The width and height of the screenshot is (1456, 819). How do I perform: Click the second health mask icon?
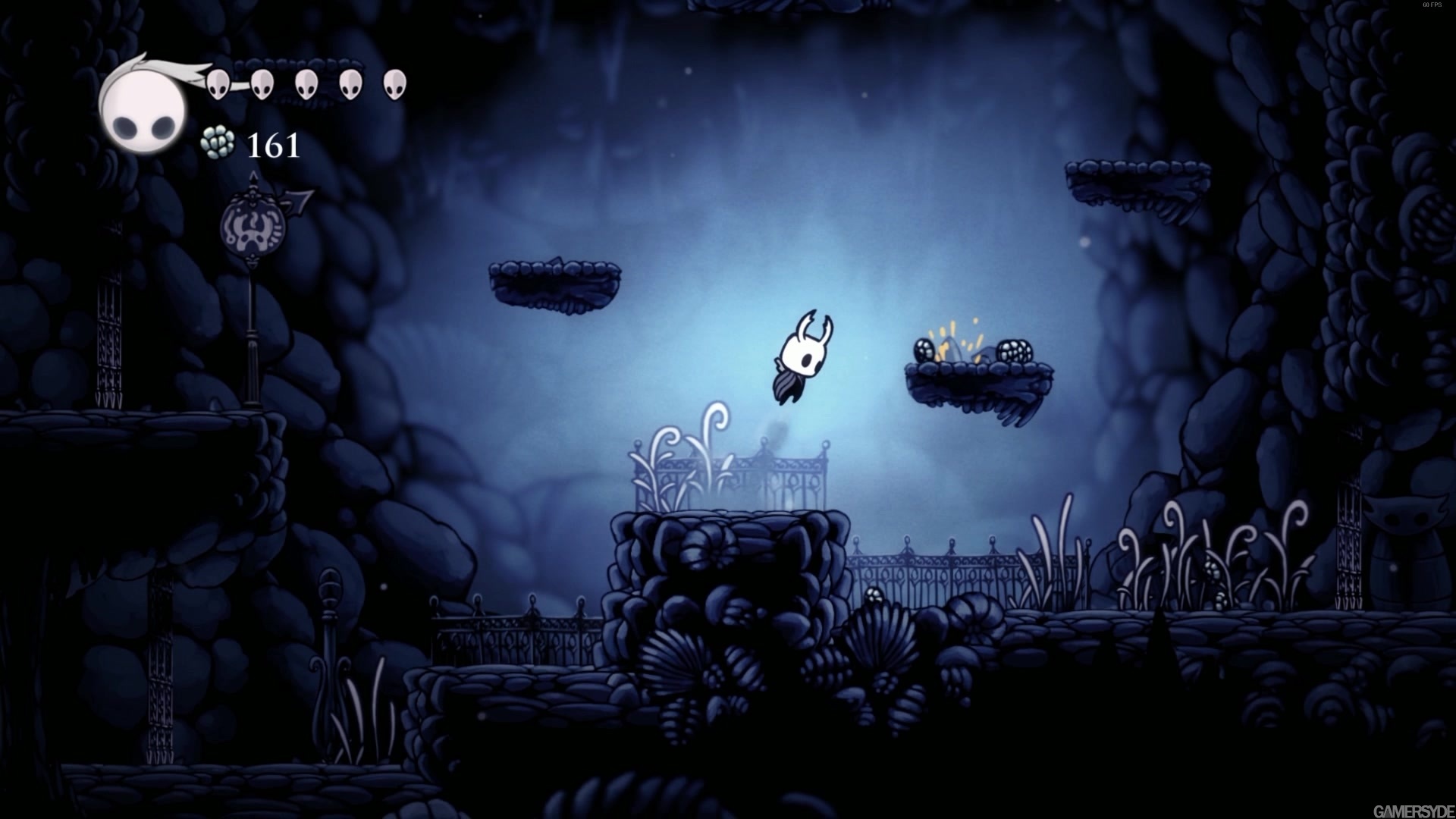pyautogui.click(x=262, y=83)
